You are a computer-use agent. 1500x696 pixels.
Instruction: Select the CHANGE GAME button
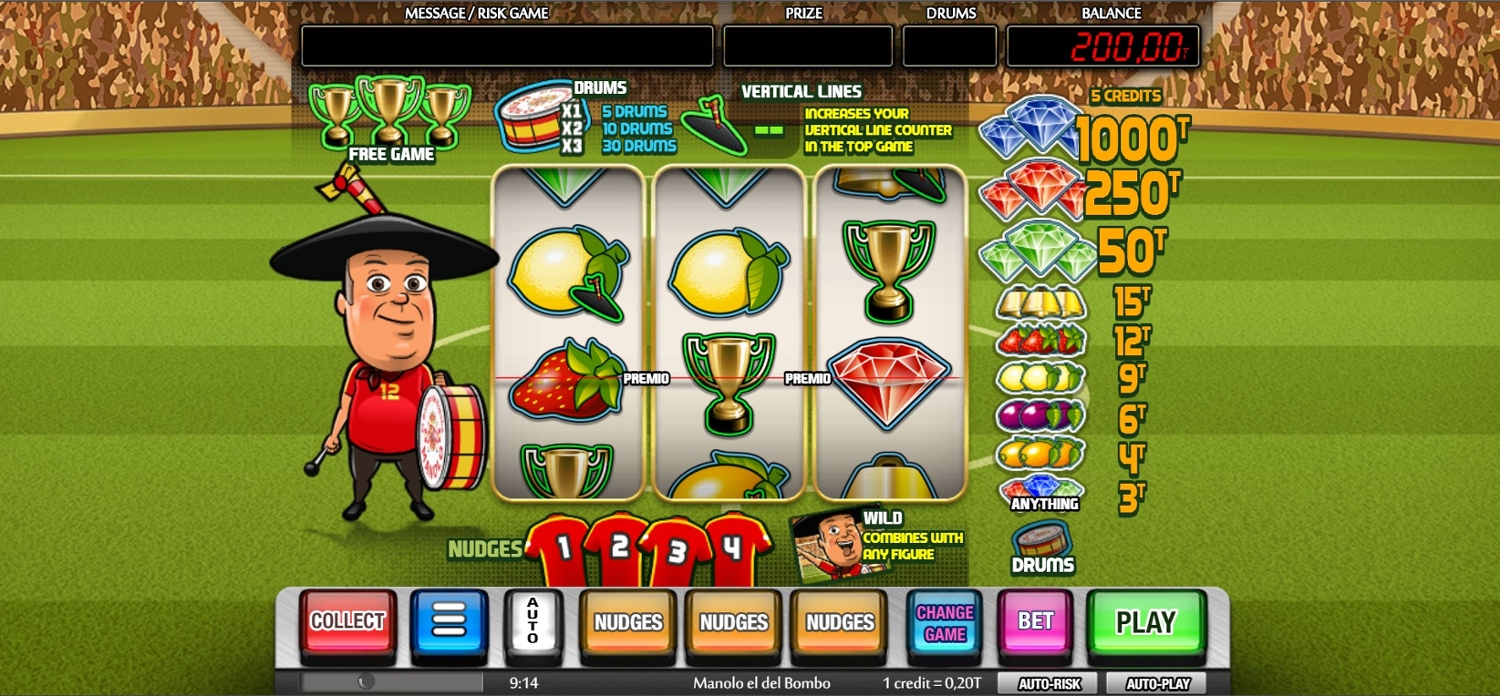(944, 623)
